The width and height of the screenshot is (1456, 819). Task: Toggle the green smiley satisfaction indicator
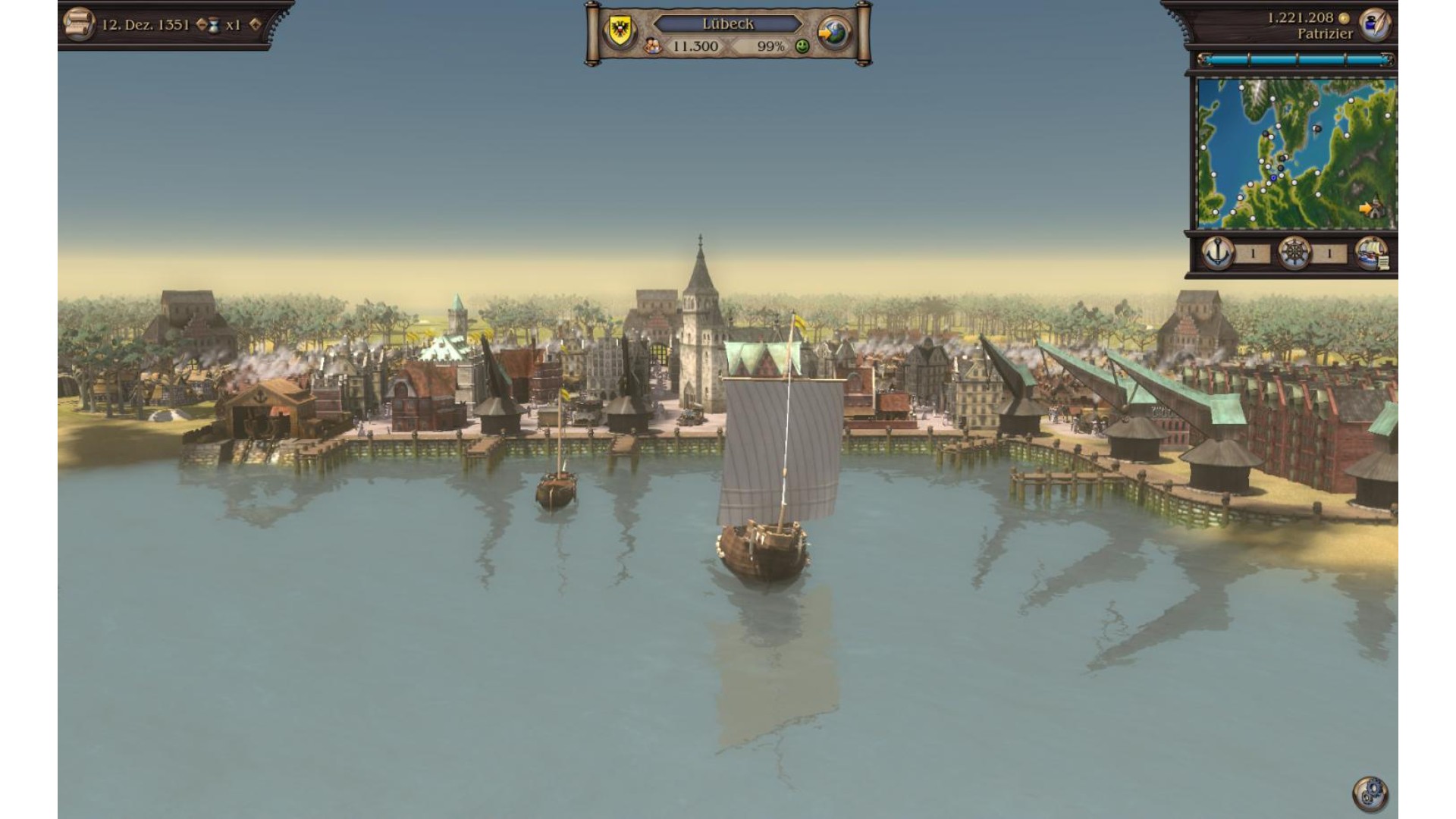coord(801,47)
